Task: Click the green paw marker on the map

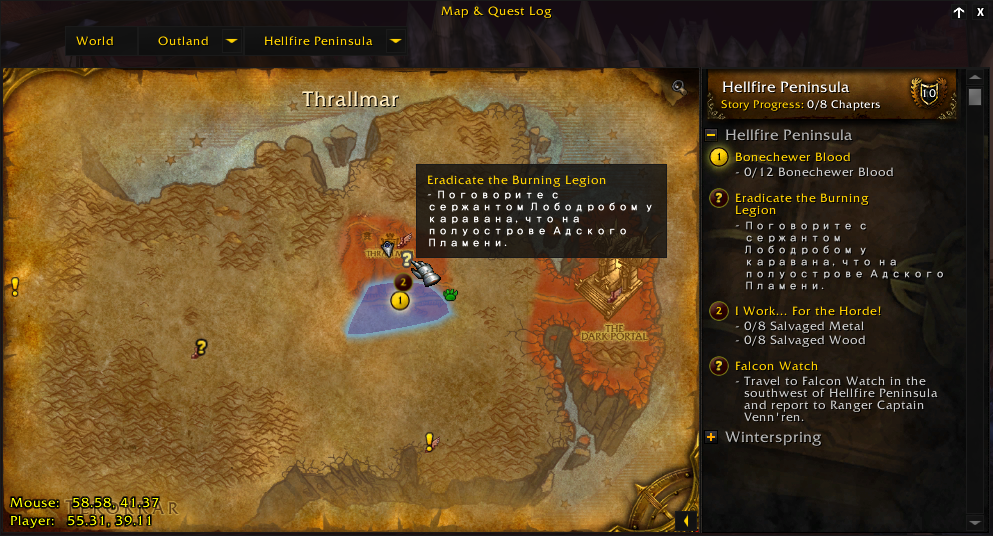Action: pos(450,294)
